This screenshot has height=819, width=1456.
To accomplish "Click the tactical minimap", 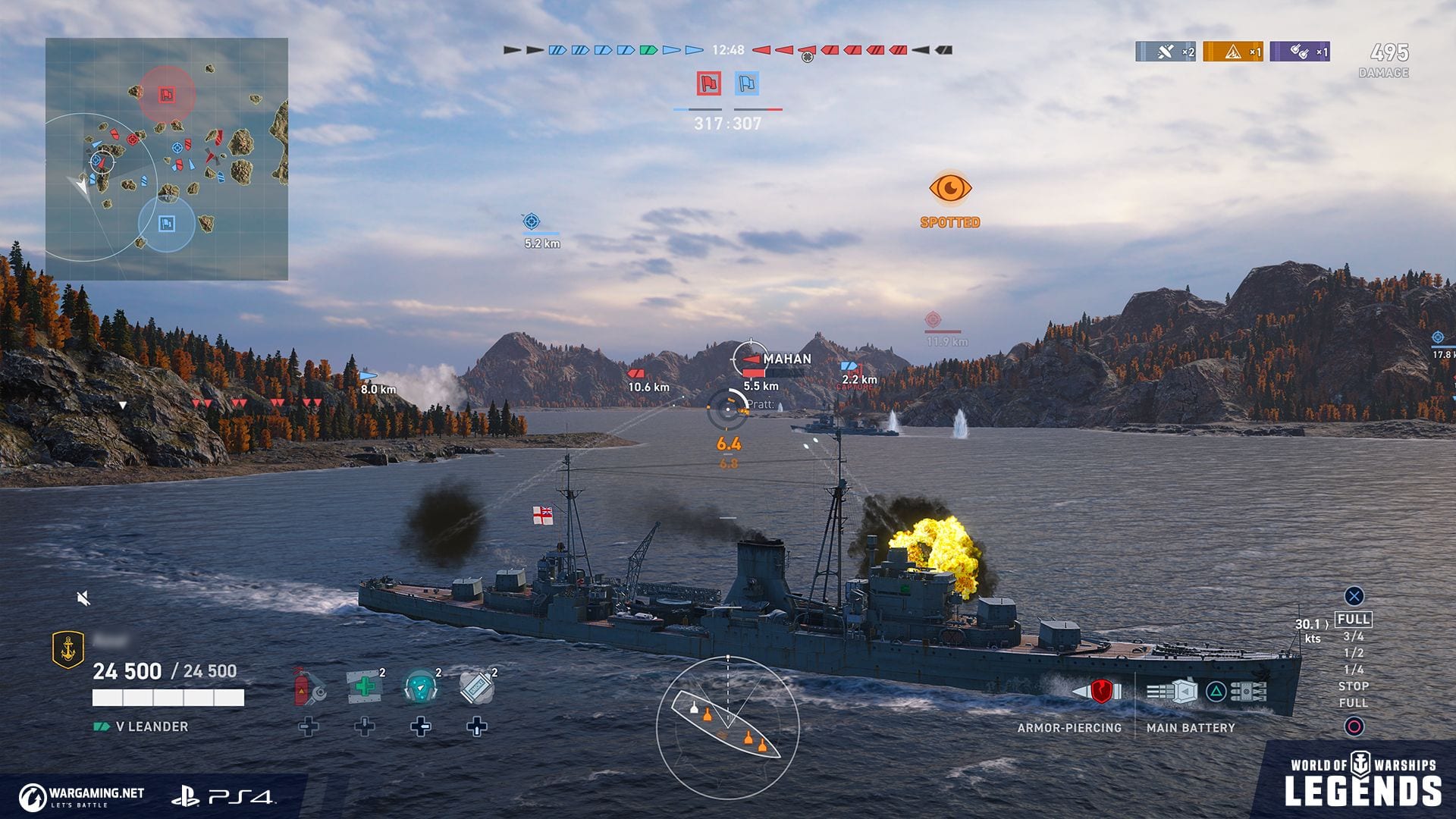I will [x=167, y=159].
